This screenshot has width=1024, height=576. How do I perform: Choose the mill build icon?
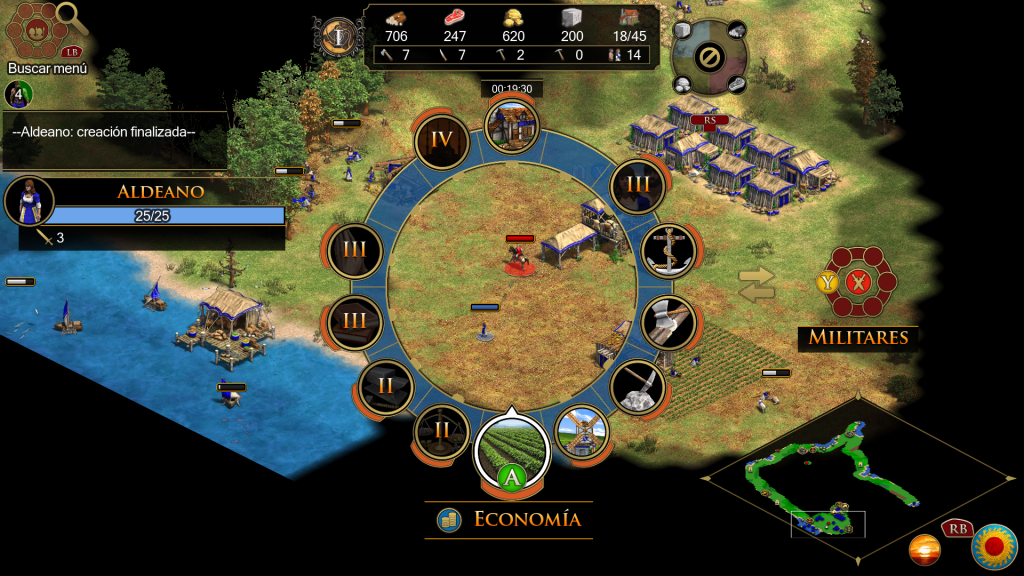point(581,432)
